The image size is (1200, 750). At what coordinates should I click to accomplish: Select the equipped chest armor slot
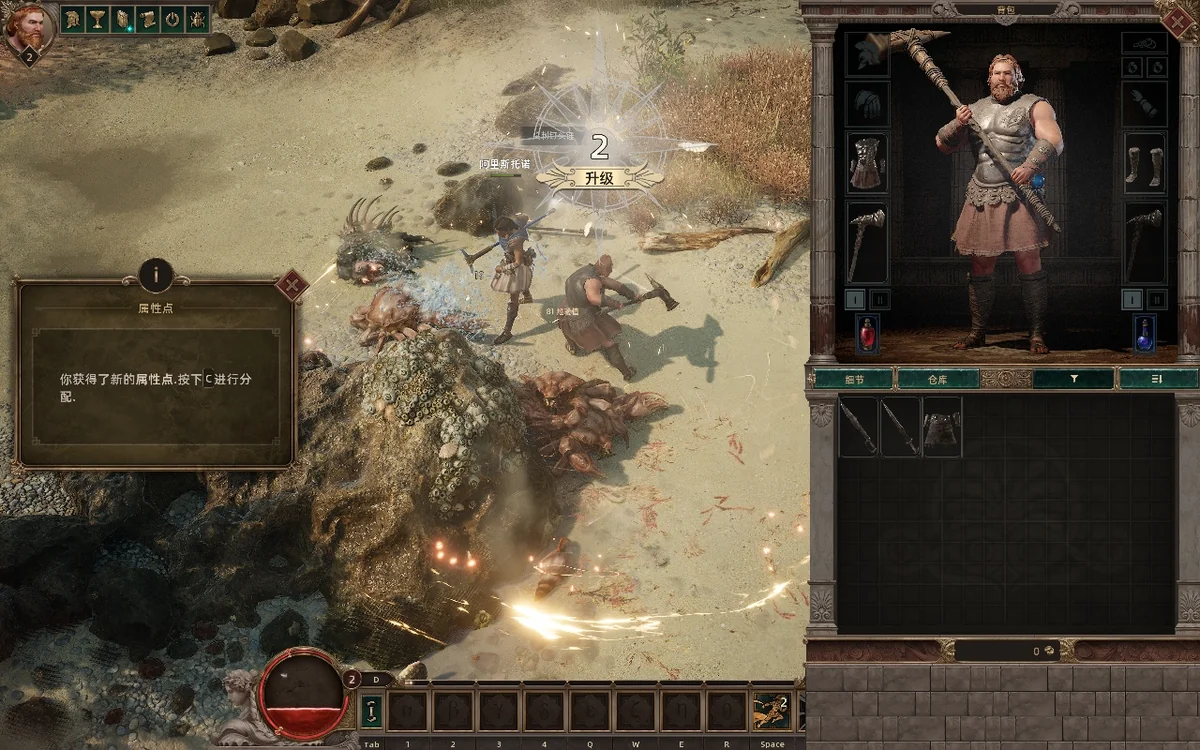coord(867,163)
